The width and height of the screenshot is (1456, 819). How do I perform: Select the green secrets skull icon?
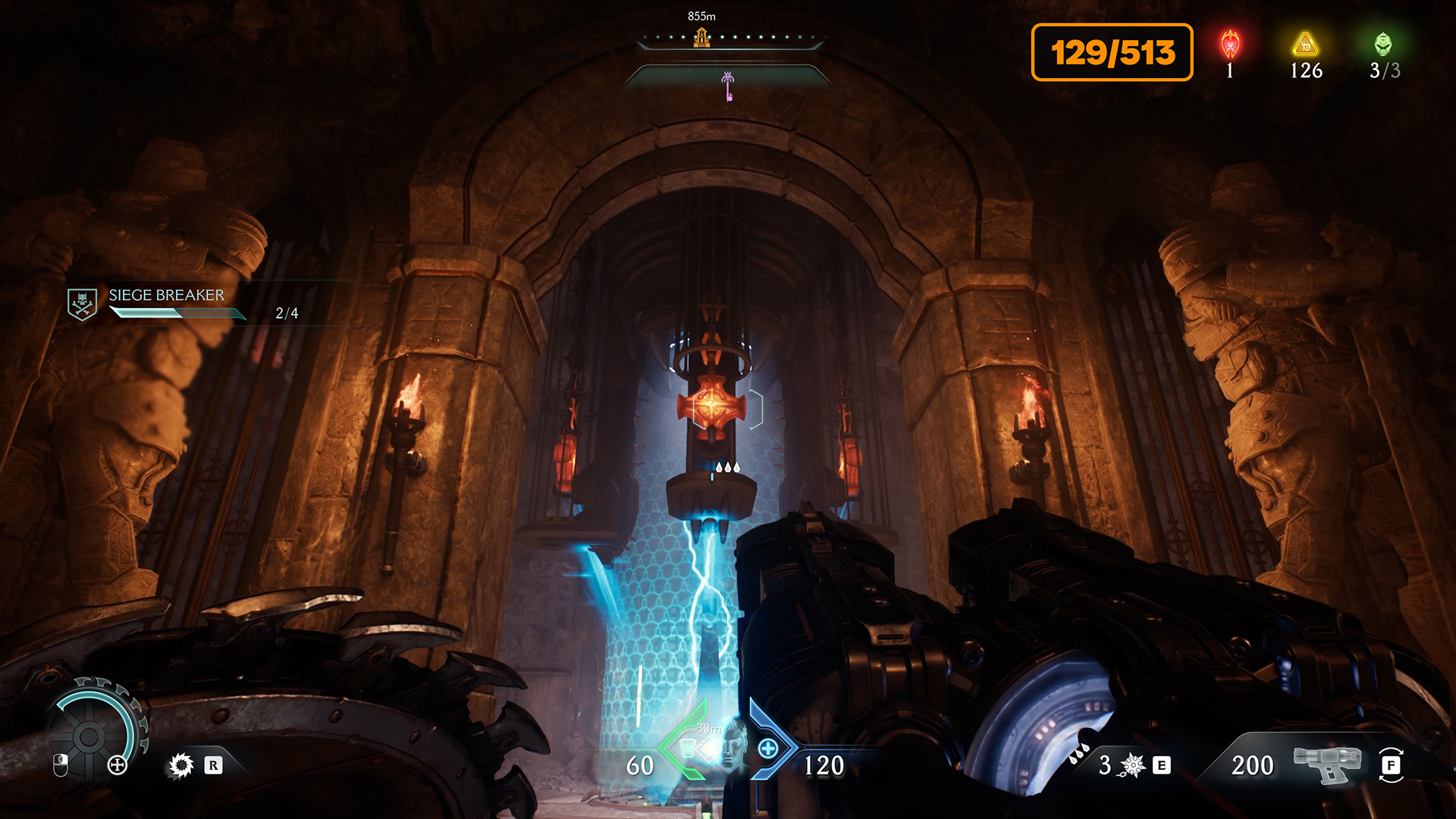point(1383,45)
